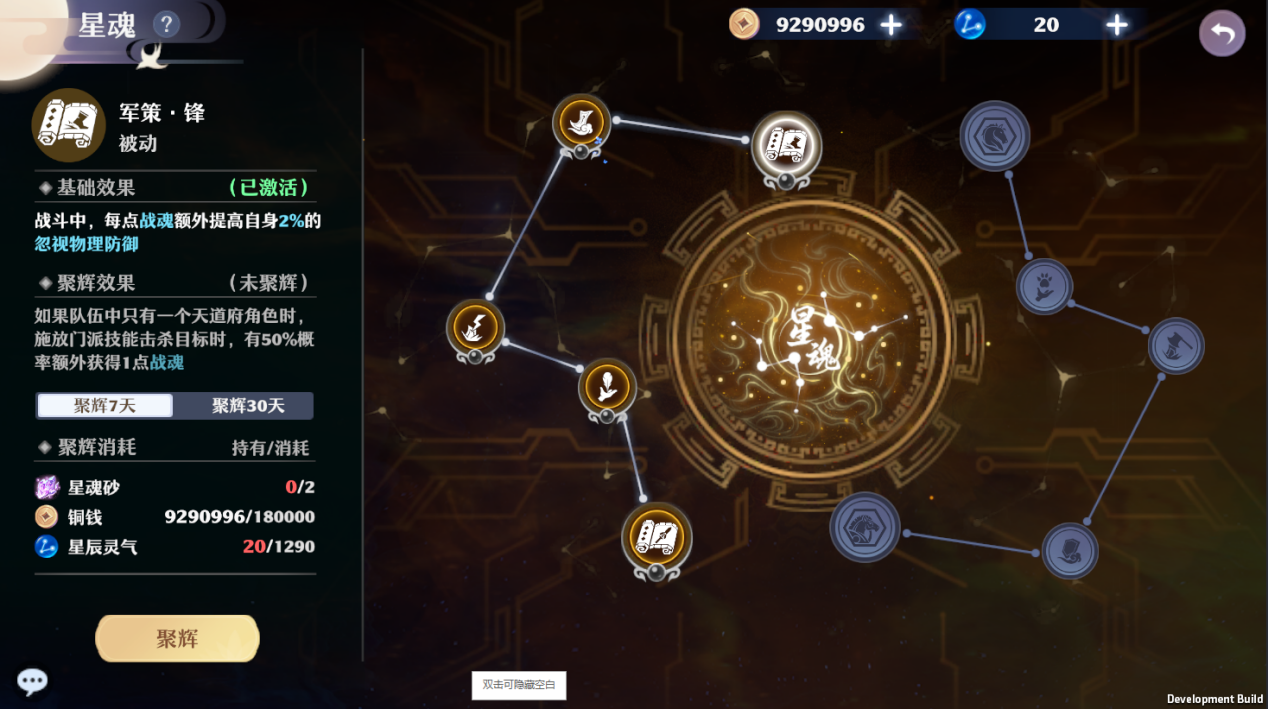Open the chat bubble

pyautogui.click(x=32, y=681)
